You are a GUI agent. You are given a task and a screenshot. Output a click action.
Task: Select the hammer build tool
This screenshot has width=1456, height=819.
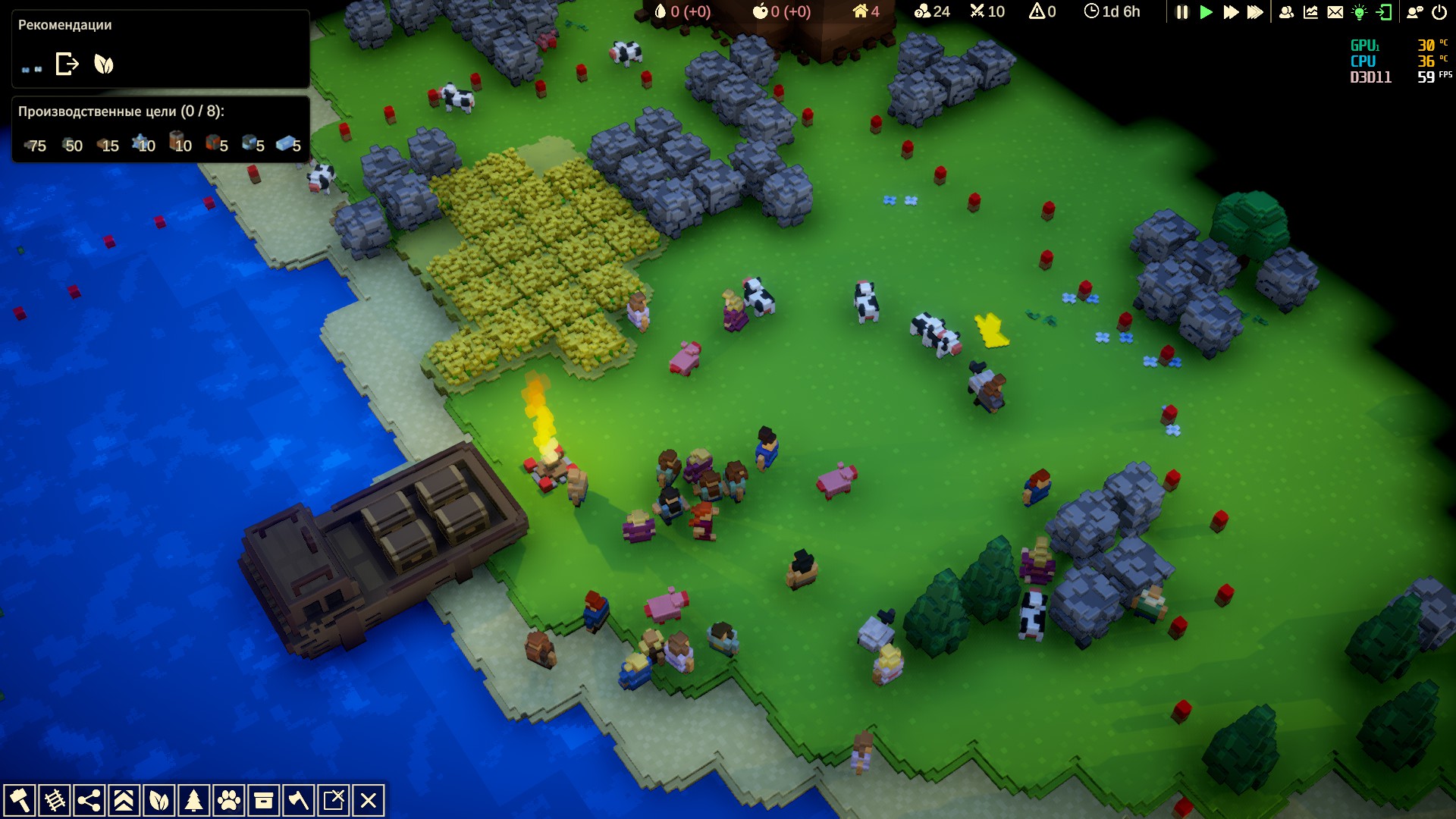coord(19,801)
